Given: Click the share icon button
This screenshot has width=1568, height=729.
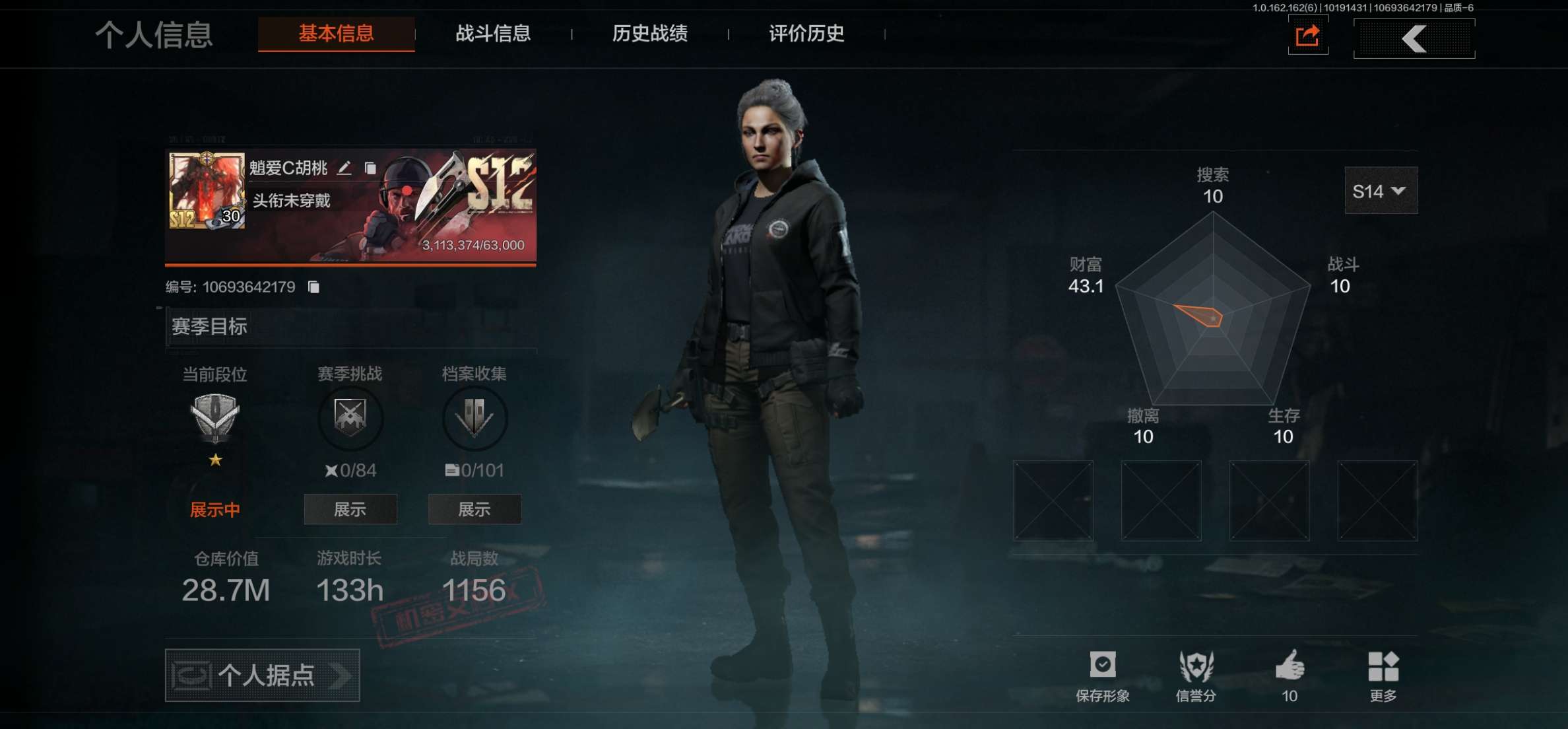Looking at the screenshot, I should (1307, 36).
